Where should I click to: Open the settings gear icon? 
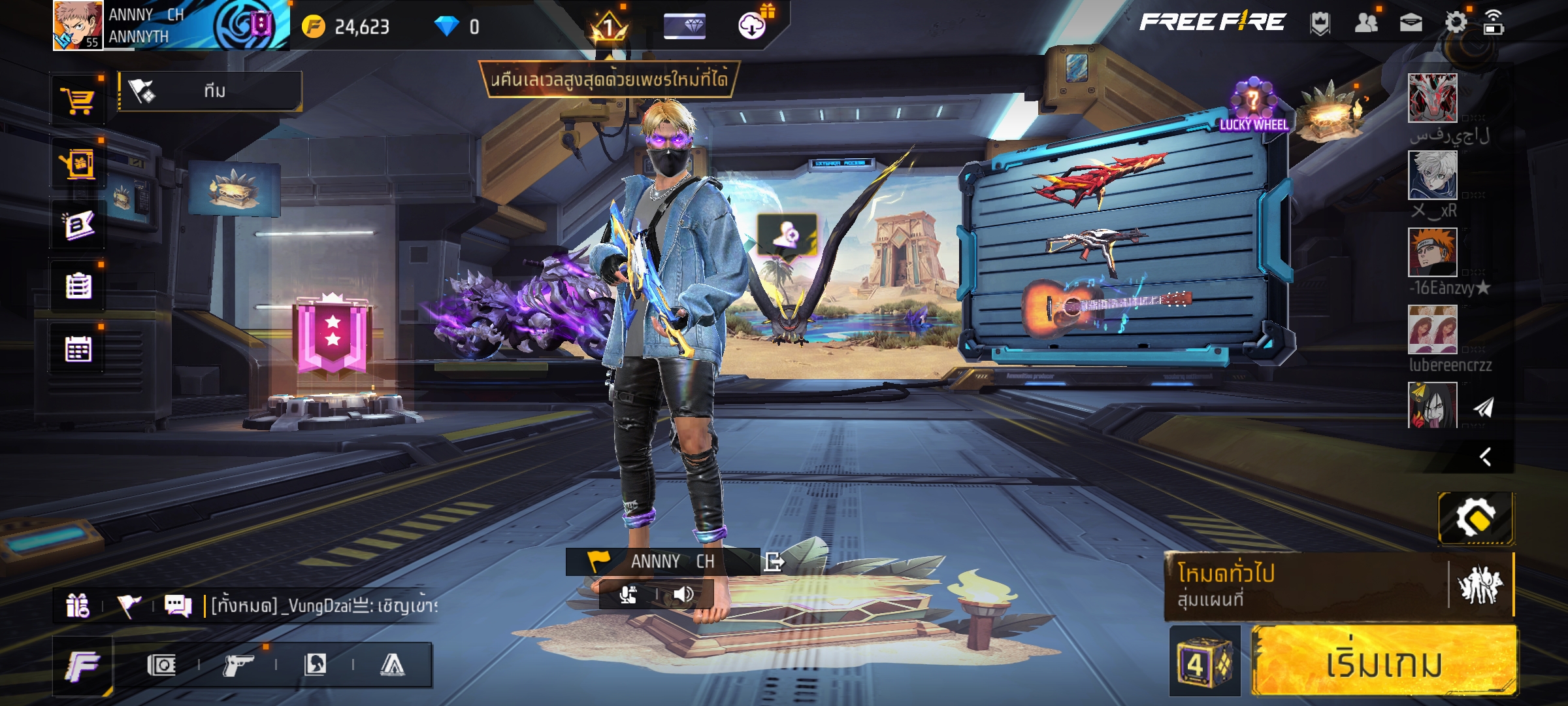coord(1455,23)
